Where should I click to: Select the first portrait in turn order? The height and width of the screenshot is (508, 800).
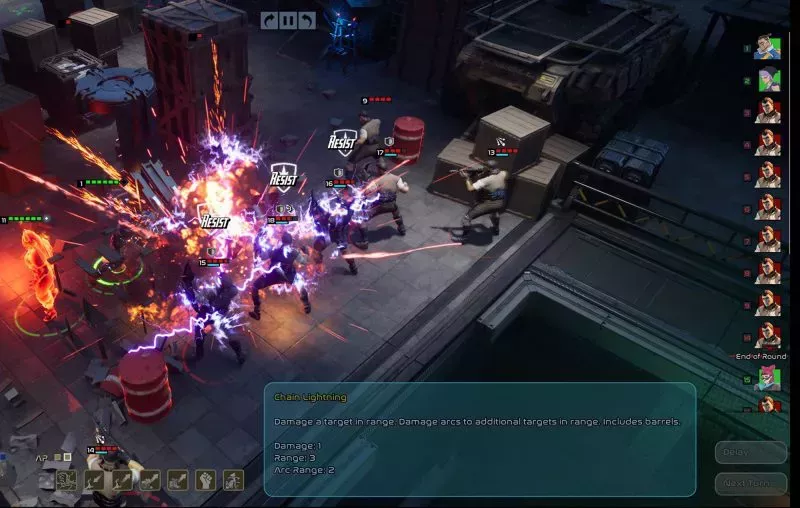[767, 47]
